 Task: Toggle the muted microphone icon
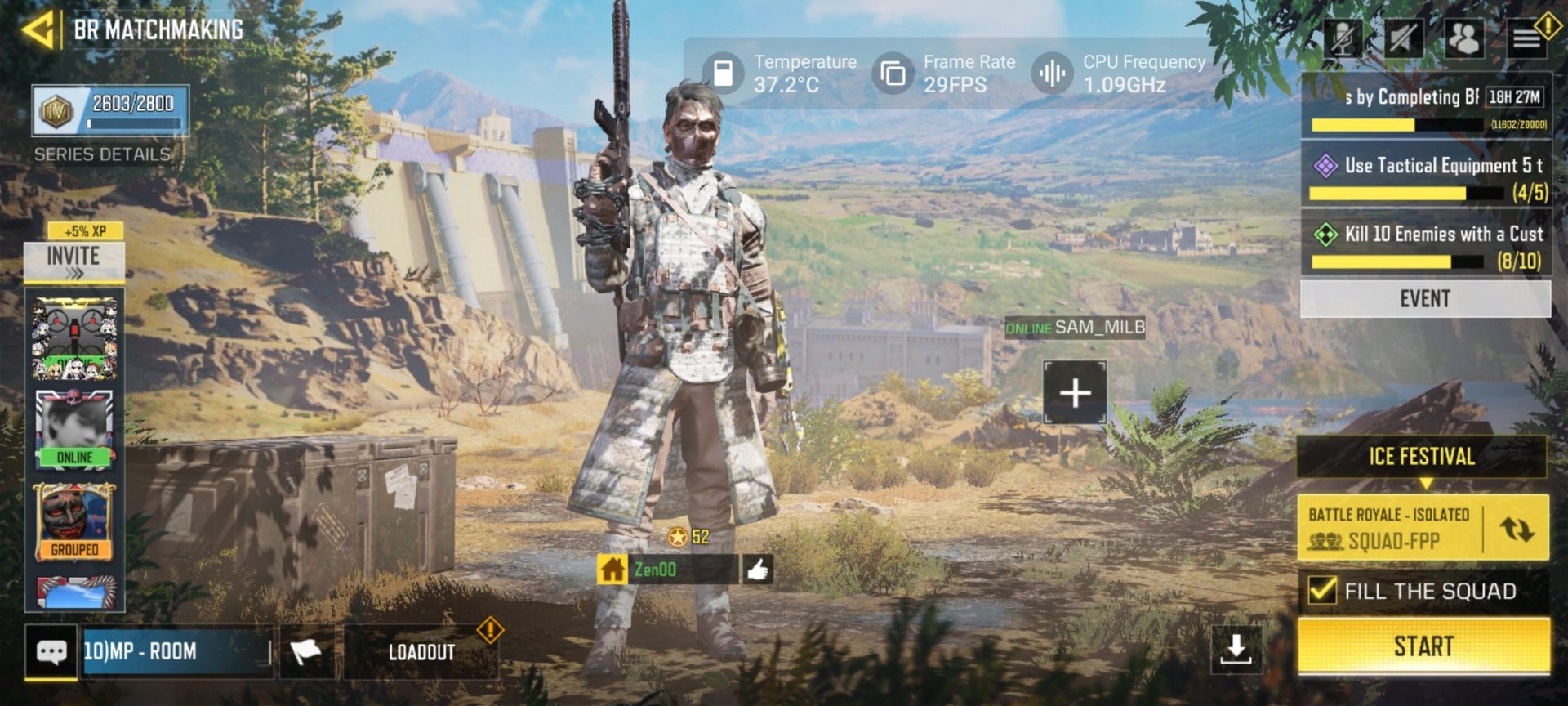coord(1342,38)
